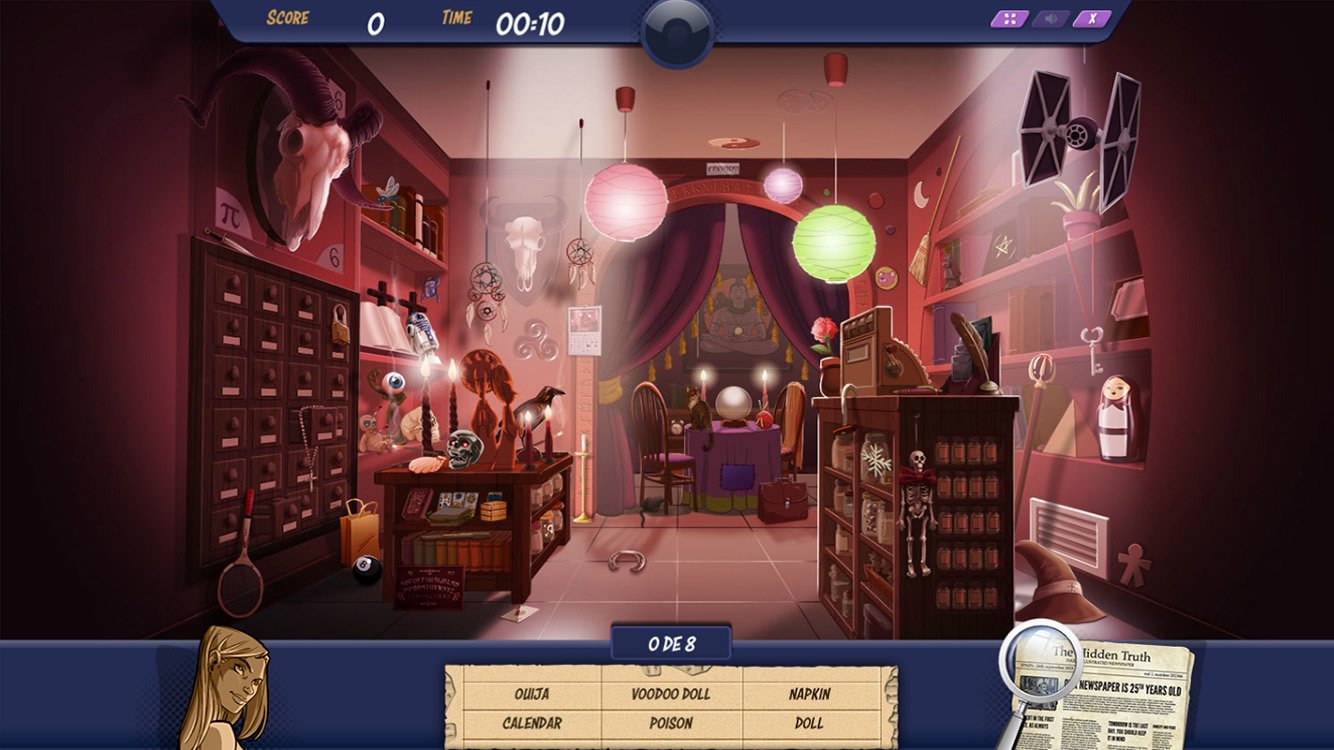
Task: Select VOODOO DOLL in the item list
Action: coord(671,693)
